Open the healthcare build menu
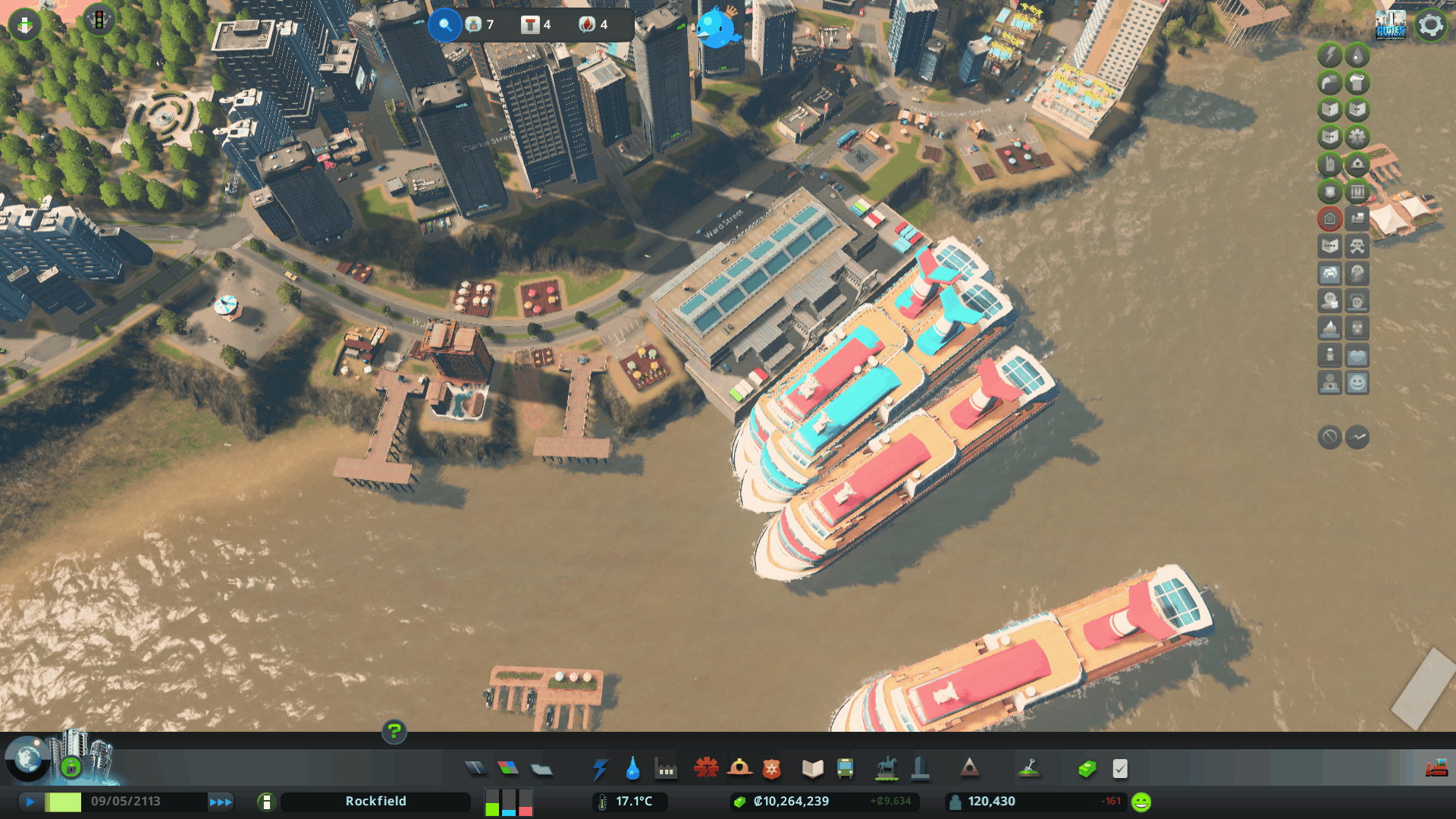Viewport: 1456px width, 819px height. (x=706, y=769)
